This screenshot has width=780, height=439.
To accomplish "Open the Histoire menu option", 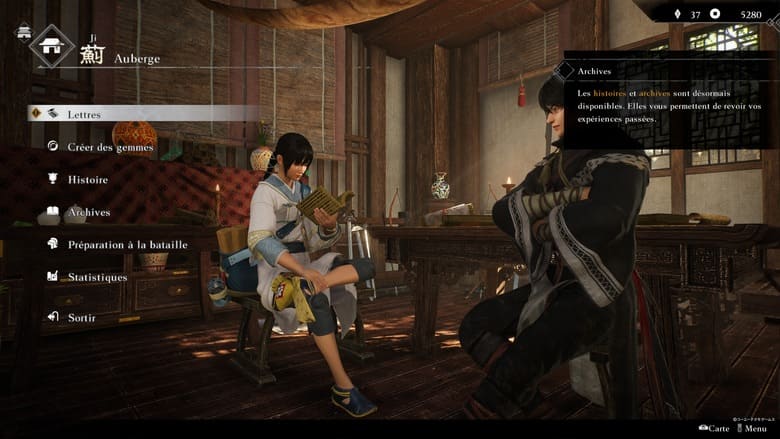I will [x=88, y=180].
